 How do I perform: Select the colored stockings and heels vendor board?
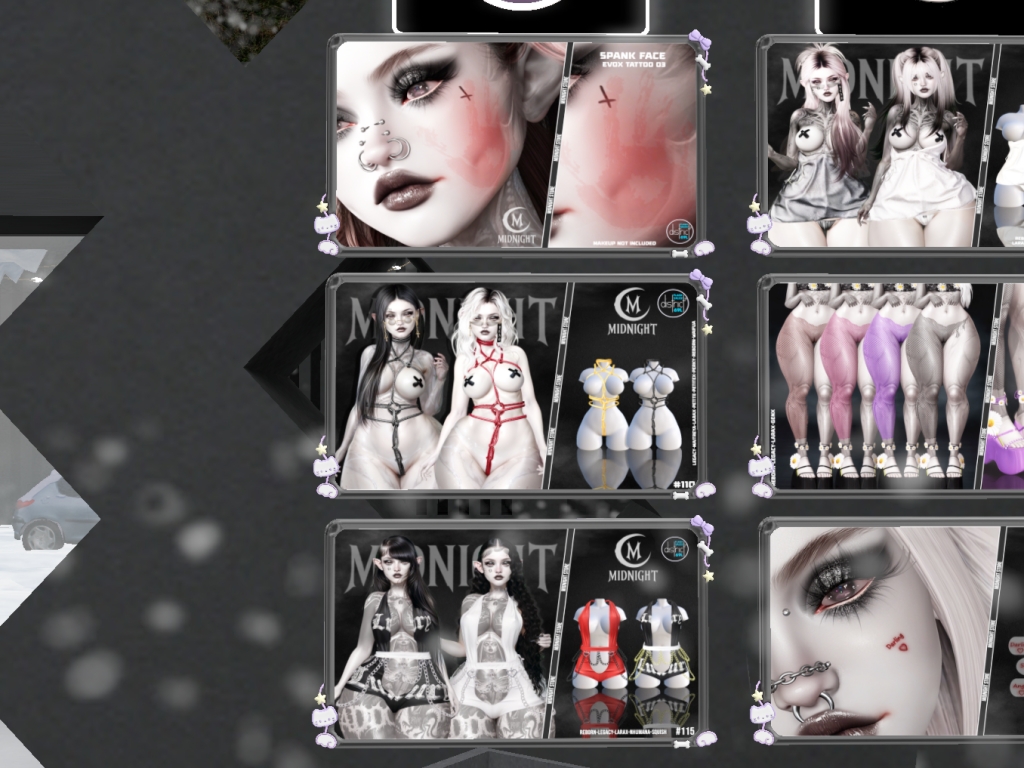pyautogui.click(x=890, y=385)
